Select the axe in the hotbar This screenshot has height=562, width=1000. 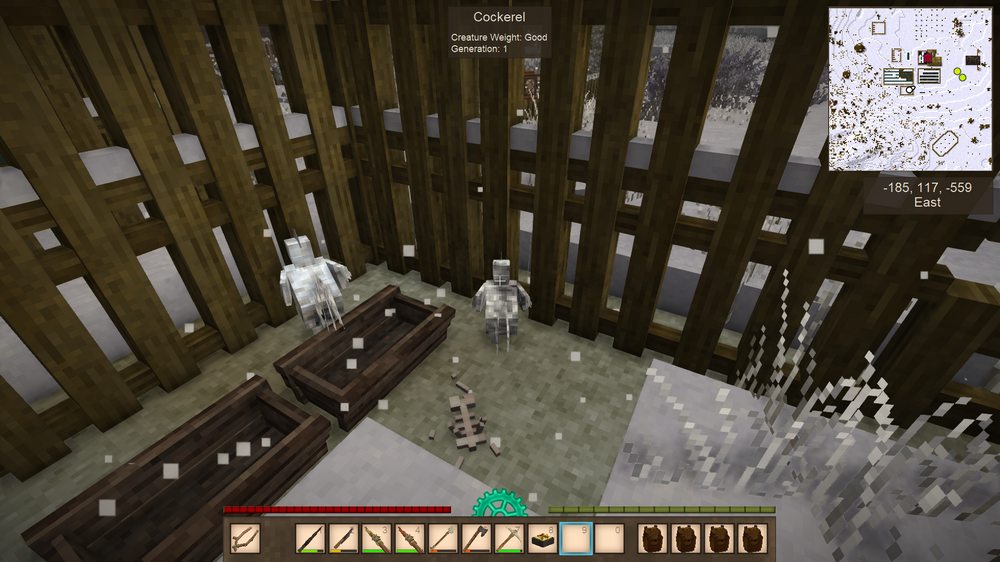coord(476,539)
